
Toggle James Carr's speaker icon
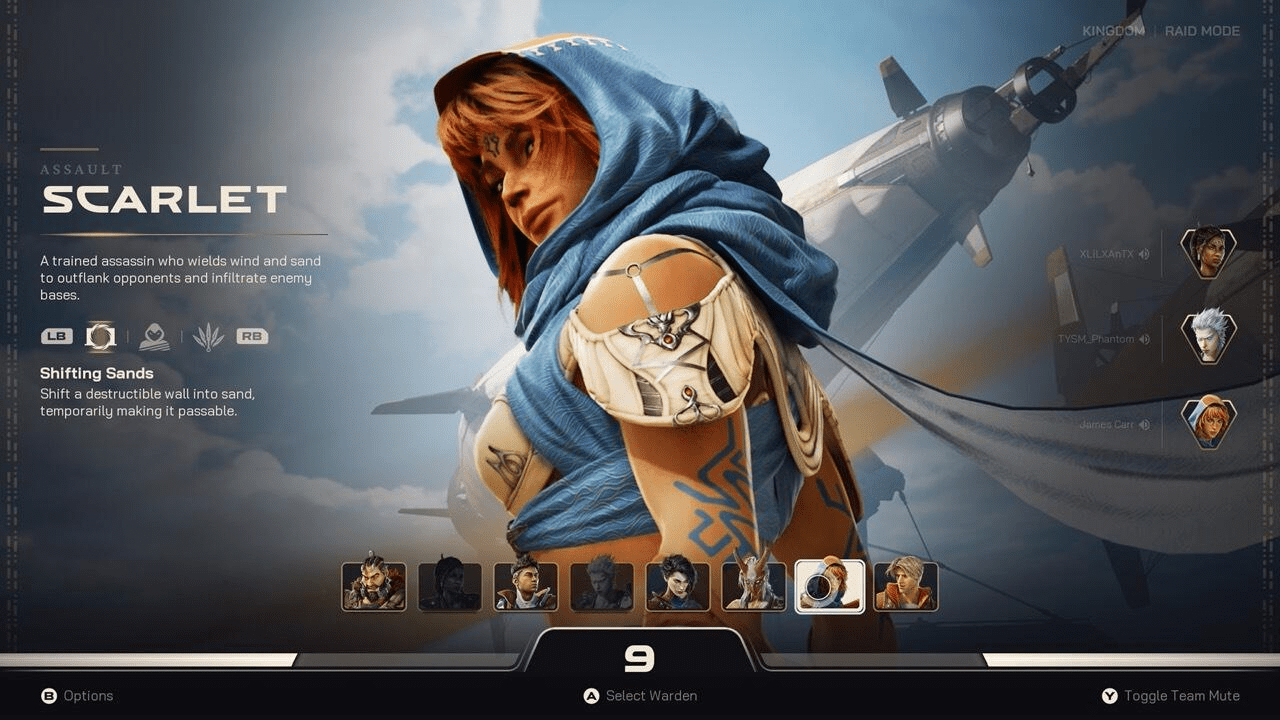[1144, 425]
